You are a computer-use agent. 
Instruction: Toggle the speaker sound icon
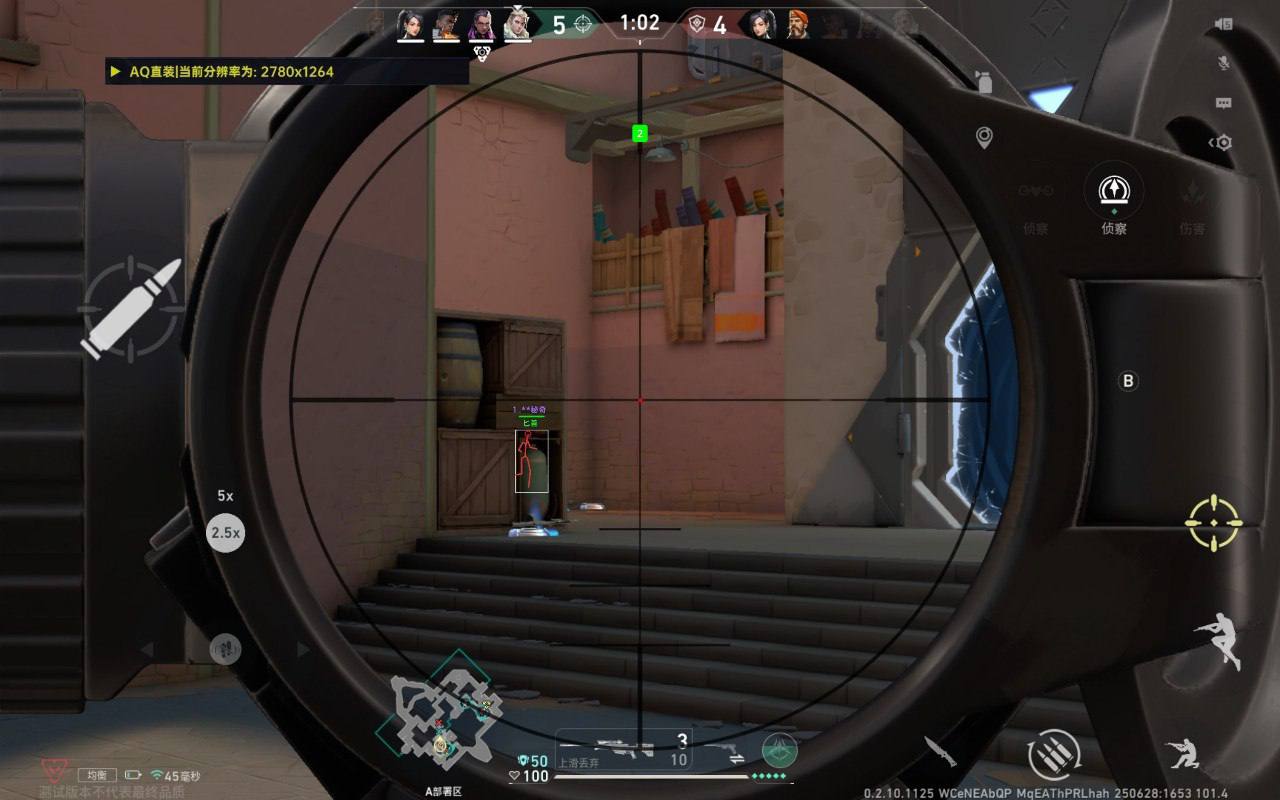click(x=1223, y=24)
